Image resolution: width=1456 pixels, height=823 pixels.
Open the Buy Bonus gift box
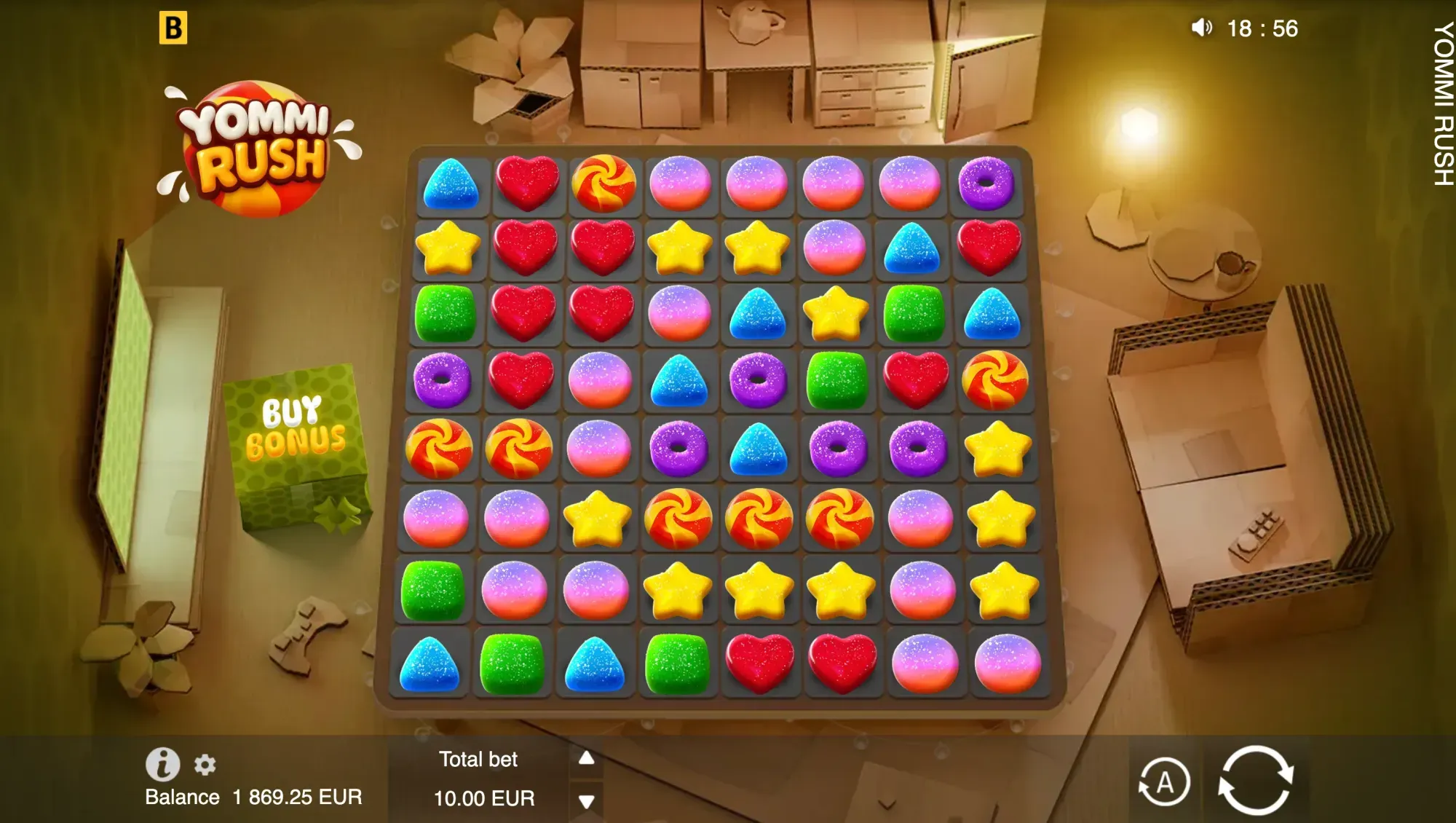(x=296, y=444)
